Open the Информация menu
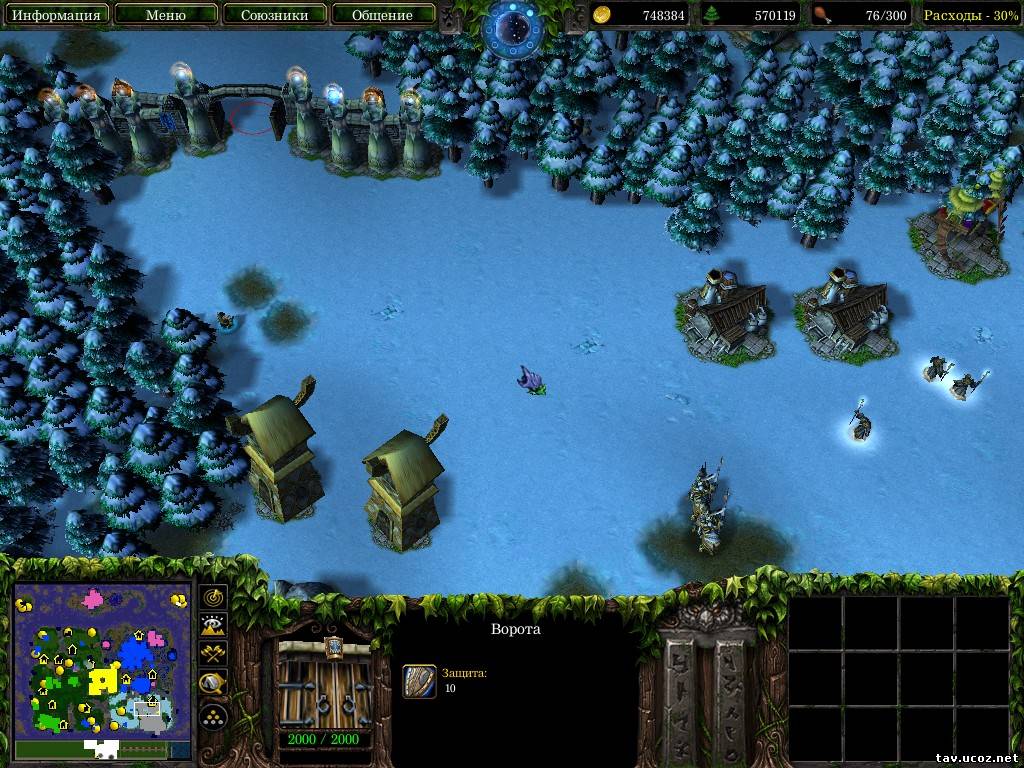The image size is (1024, 768). click(56, 15)
